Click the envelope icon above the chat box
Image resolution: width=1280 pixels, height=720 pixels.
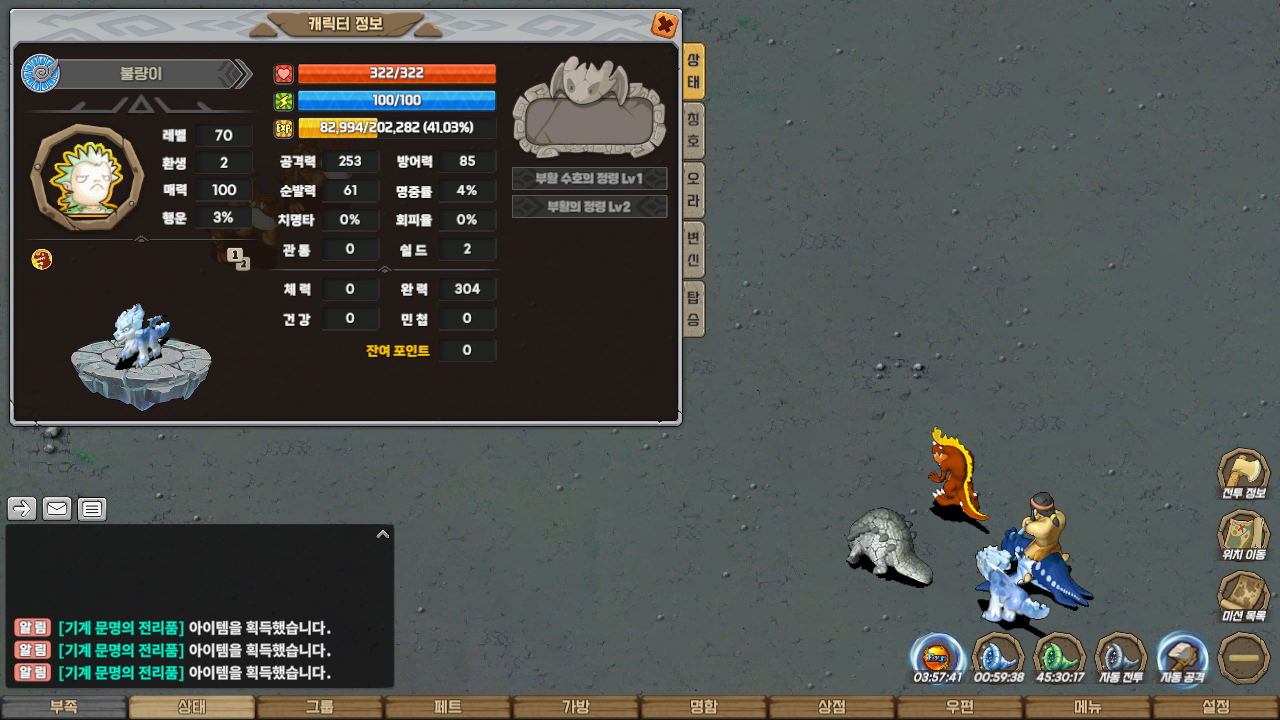pos(57,509)
